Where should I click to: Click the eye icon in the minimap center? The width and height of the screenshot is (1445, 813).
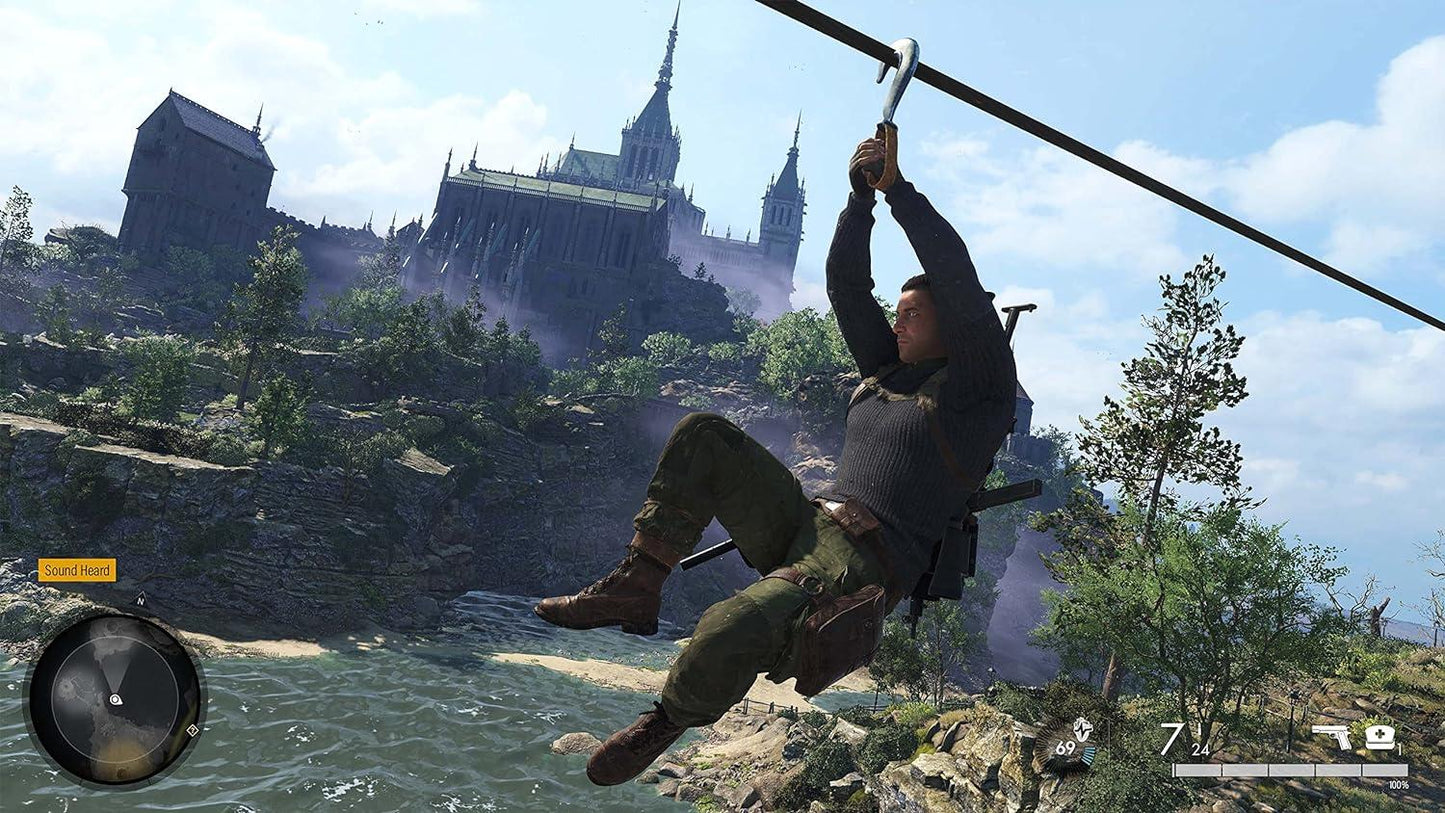(x=116, y=700)
